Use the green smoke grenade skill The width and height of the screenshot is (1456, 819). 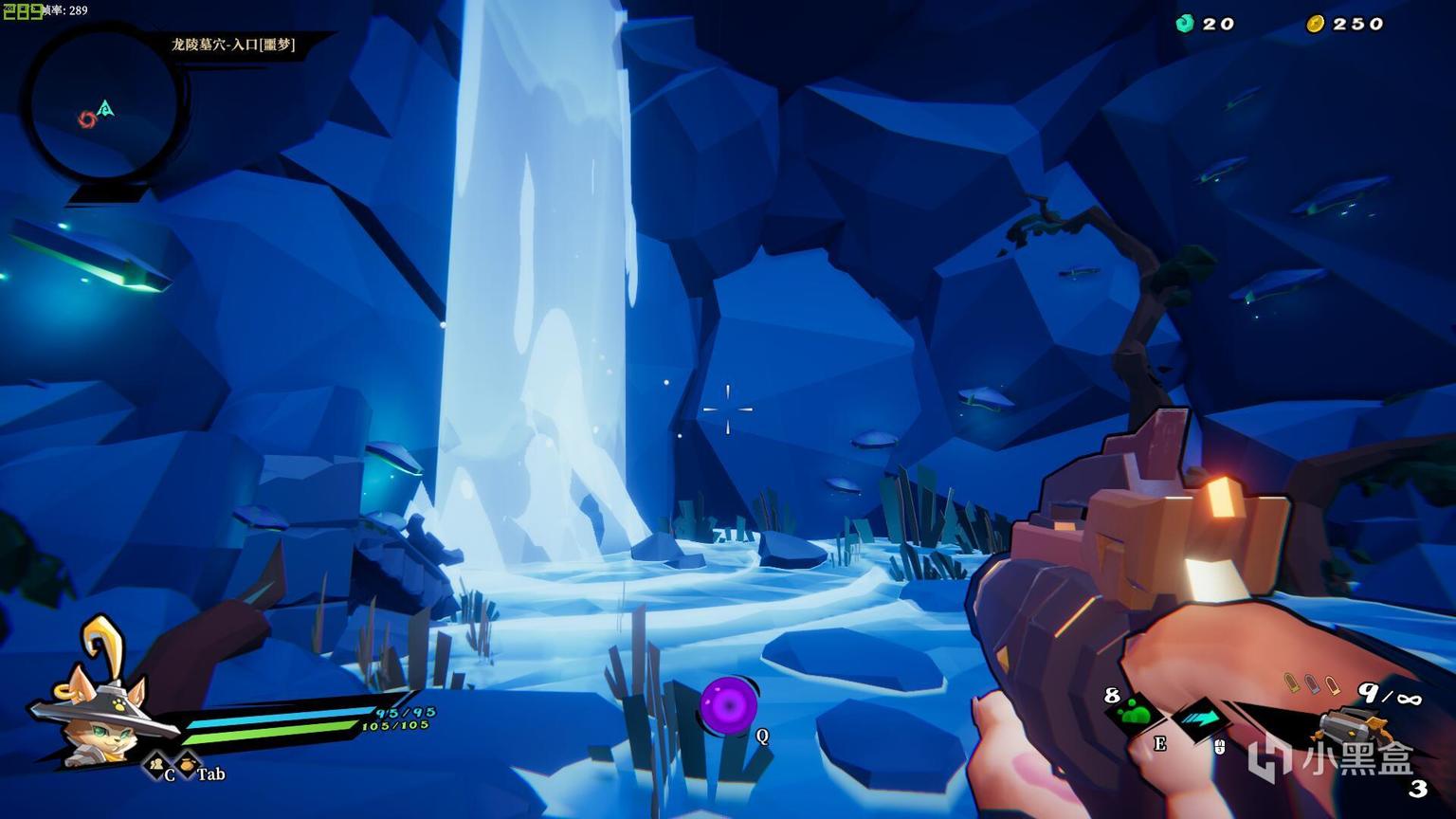(x=1134, y=714)
